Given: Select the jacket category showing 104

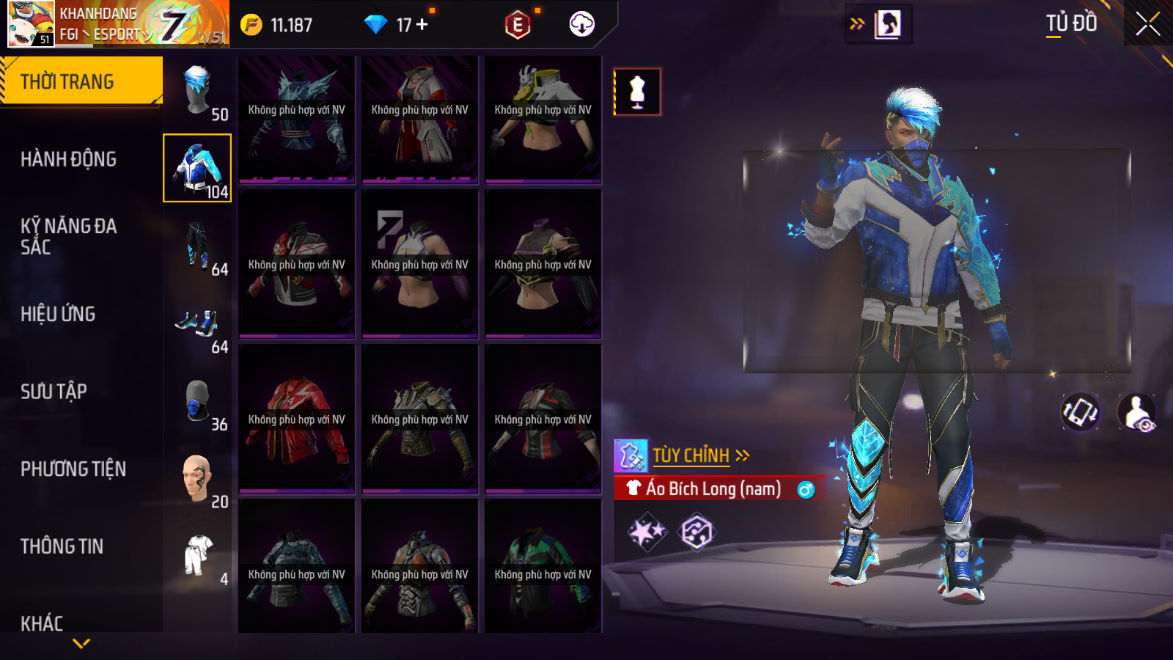Looking at the screenshot, I should tap(198, 168).
